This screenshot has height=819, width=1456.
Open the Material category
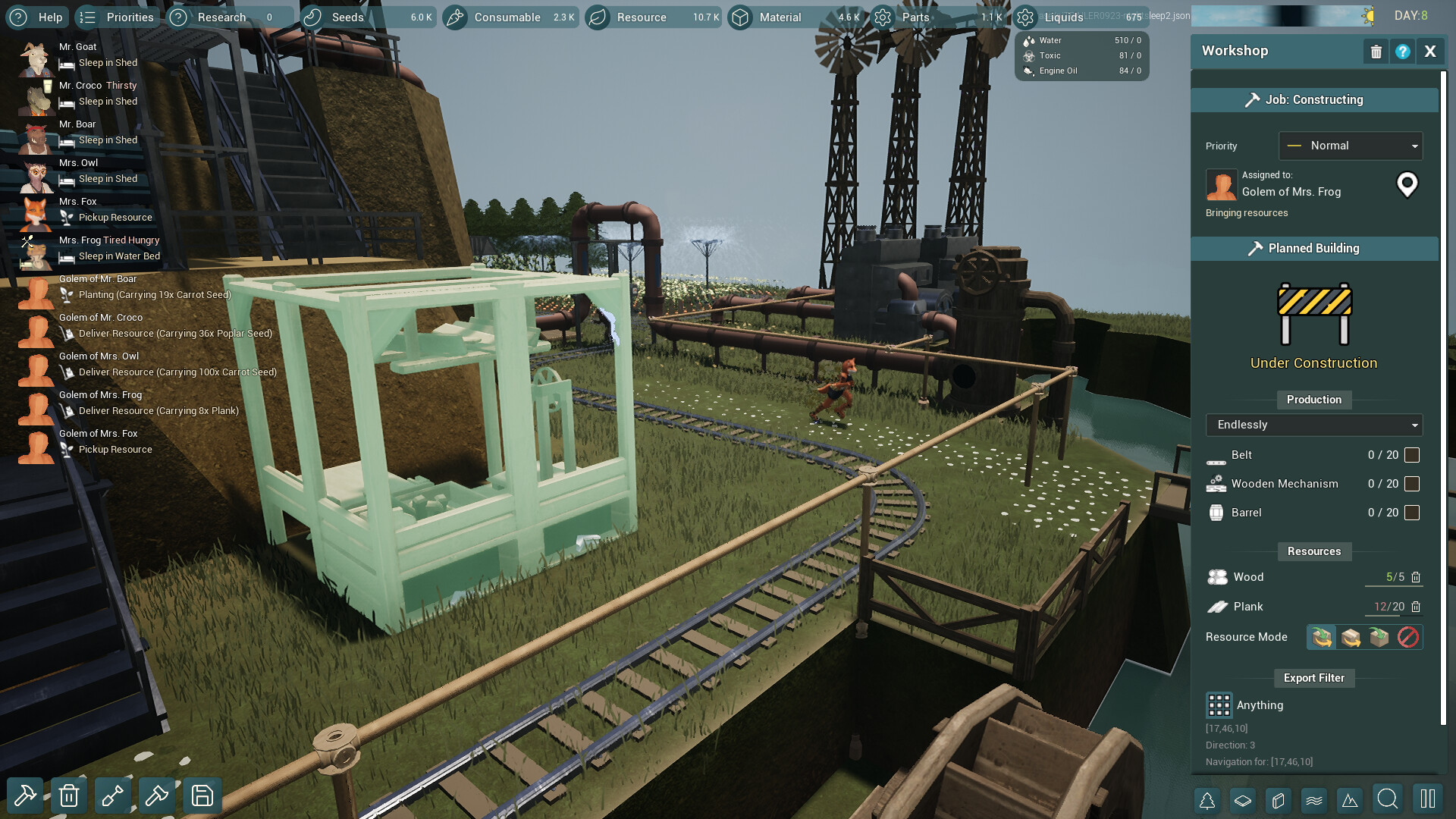click(x=780, y=17)
